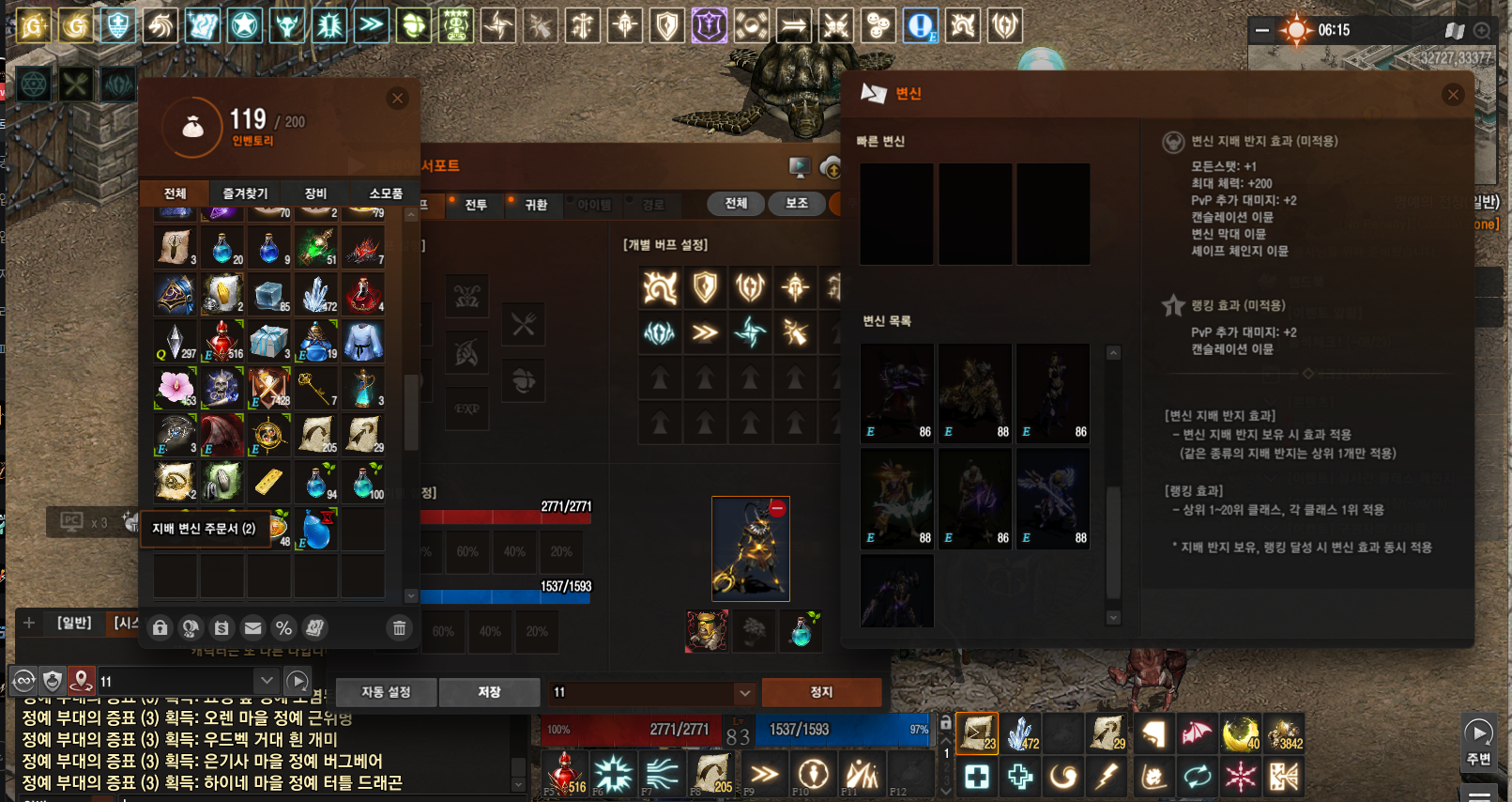1512x802 pixels.
Task: Click the 자동 설정 button
Action: pyautogui.click(x=386, y=692)
